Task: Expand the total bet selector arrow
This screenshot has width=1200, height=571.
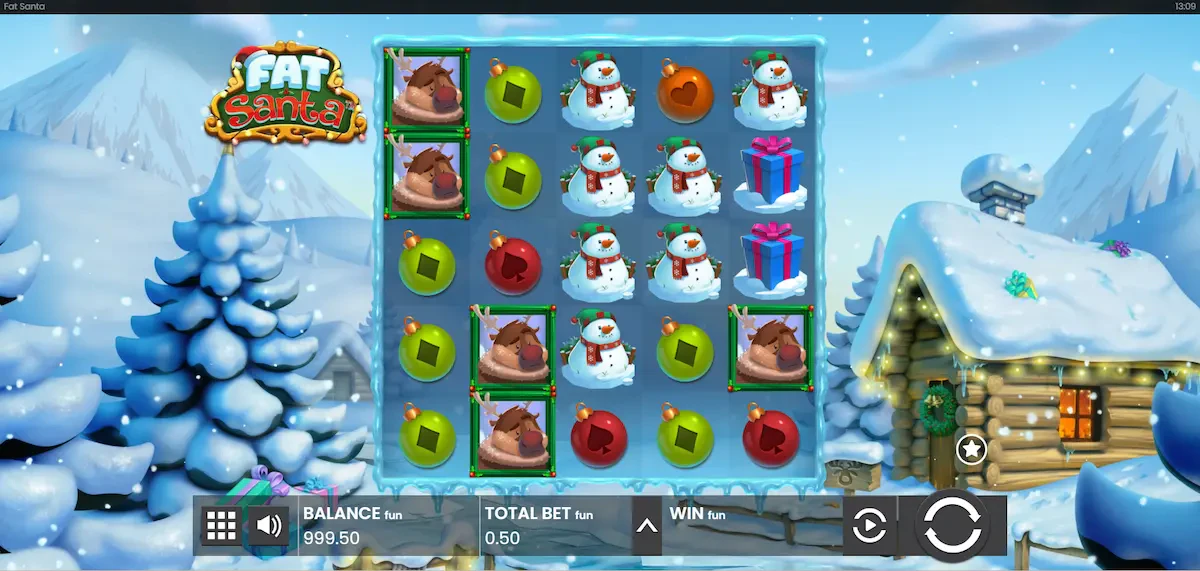Action: coord(647,525)
